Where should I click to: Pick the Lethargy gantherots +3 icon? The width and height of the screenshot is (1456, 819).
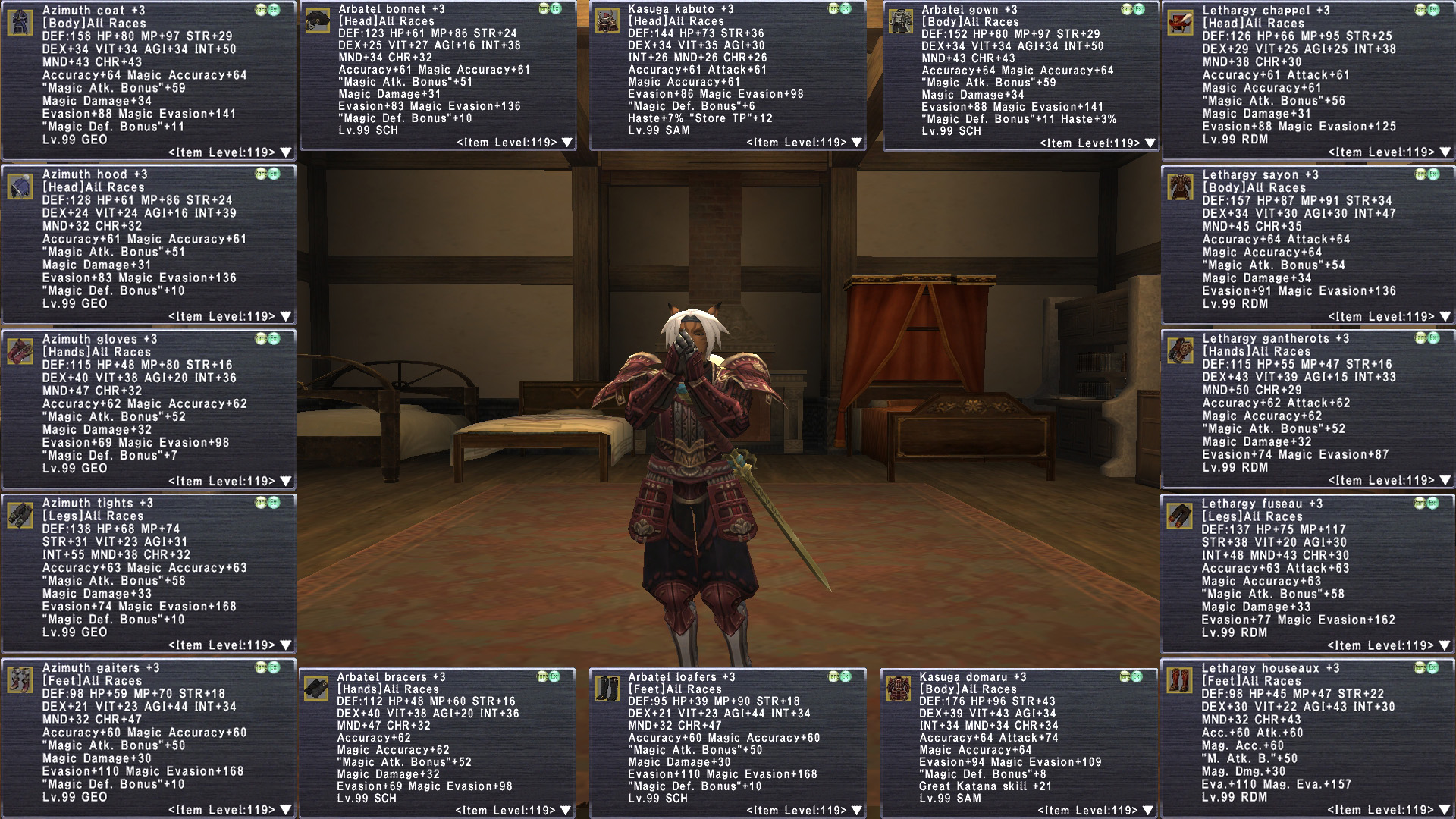1180,351
